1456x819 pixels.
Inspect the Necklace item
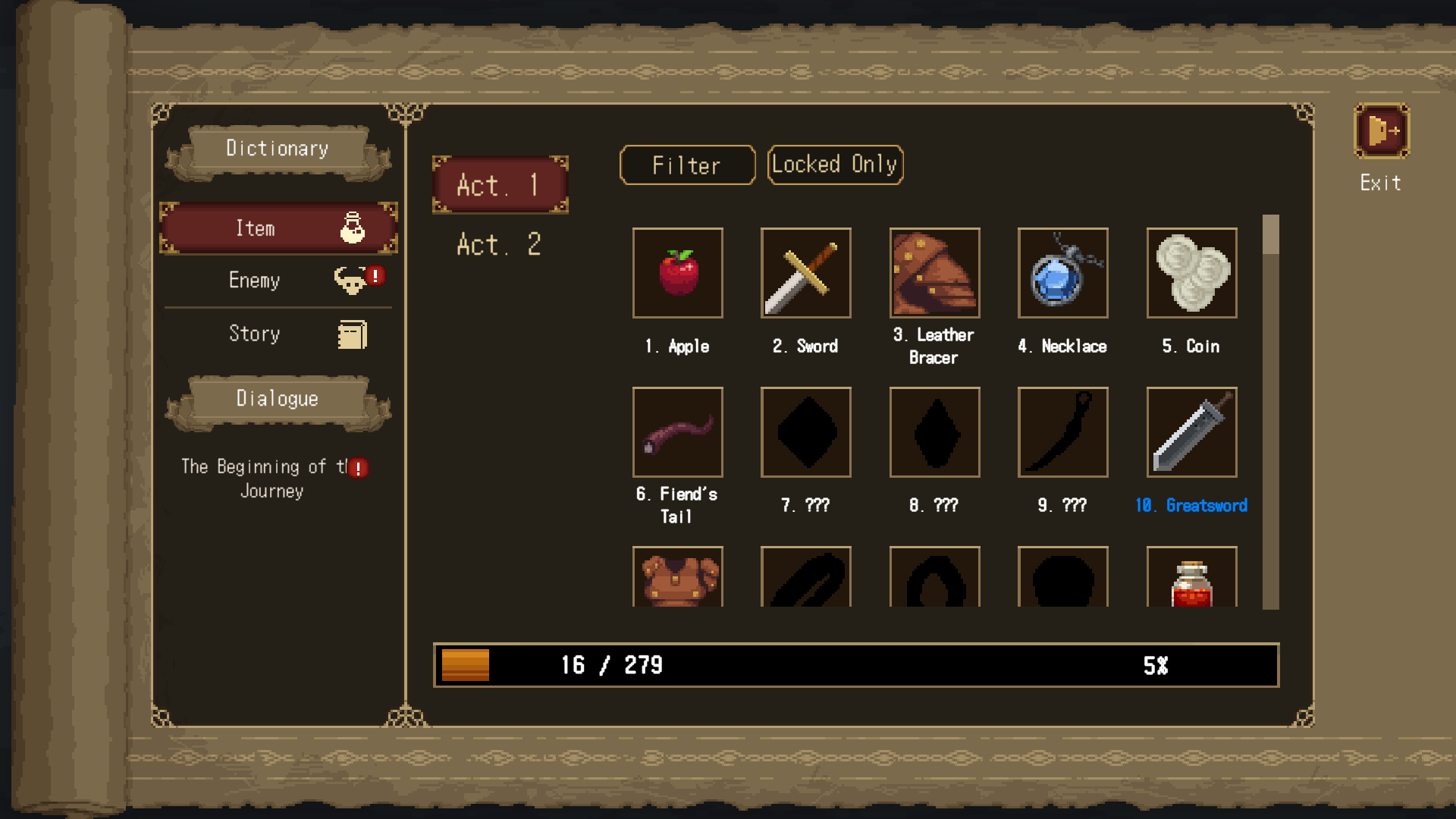click(x=1062, y=273)
